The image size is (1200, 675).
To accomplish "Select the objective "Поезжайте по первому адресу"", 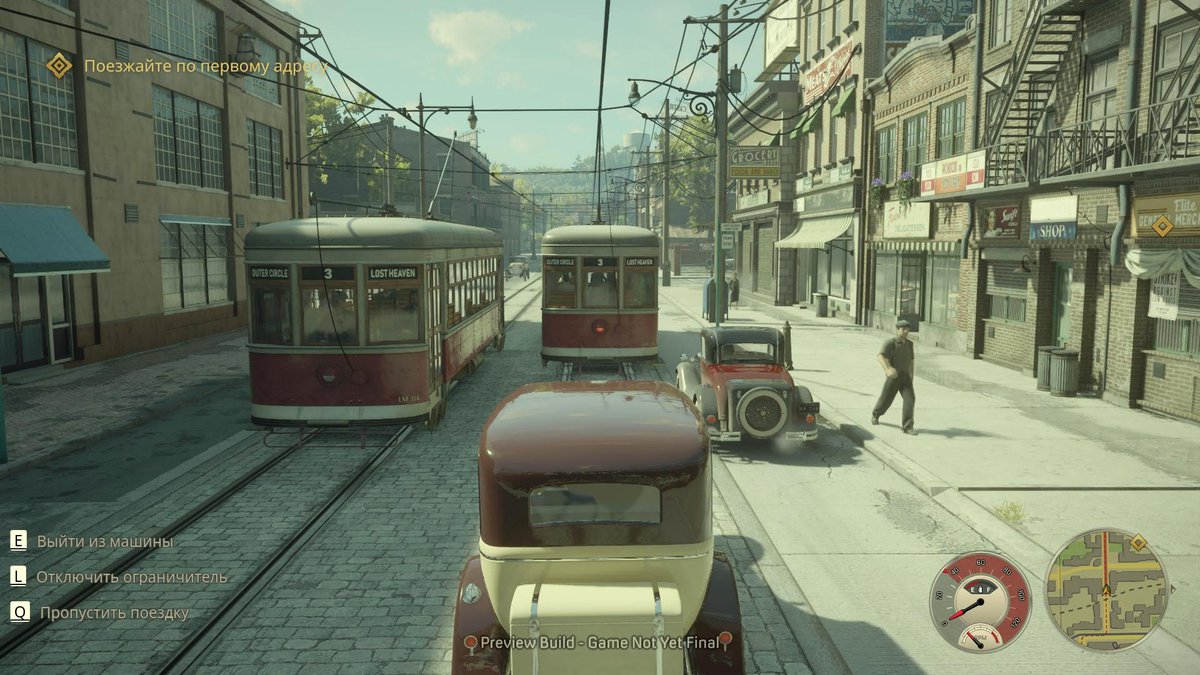I will click(204, 66).
